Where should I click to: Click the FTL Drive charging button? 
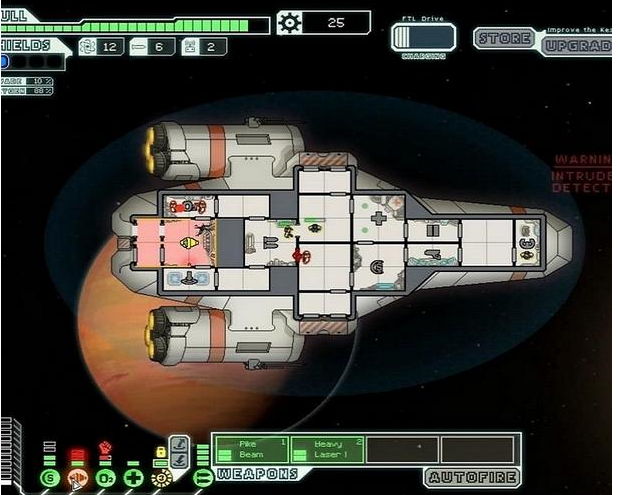(x=424, y=38)
